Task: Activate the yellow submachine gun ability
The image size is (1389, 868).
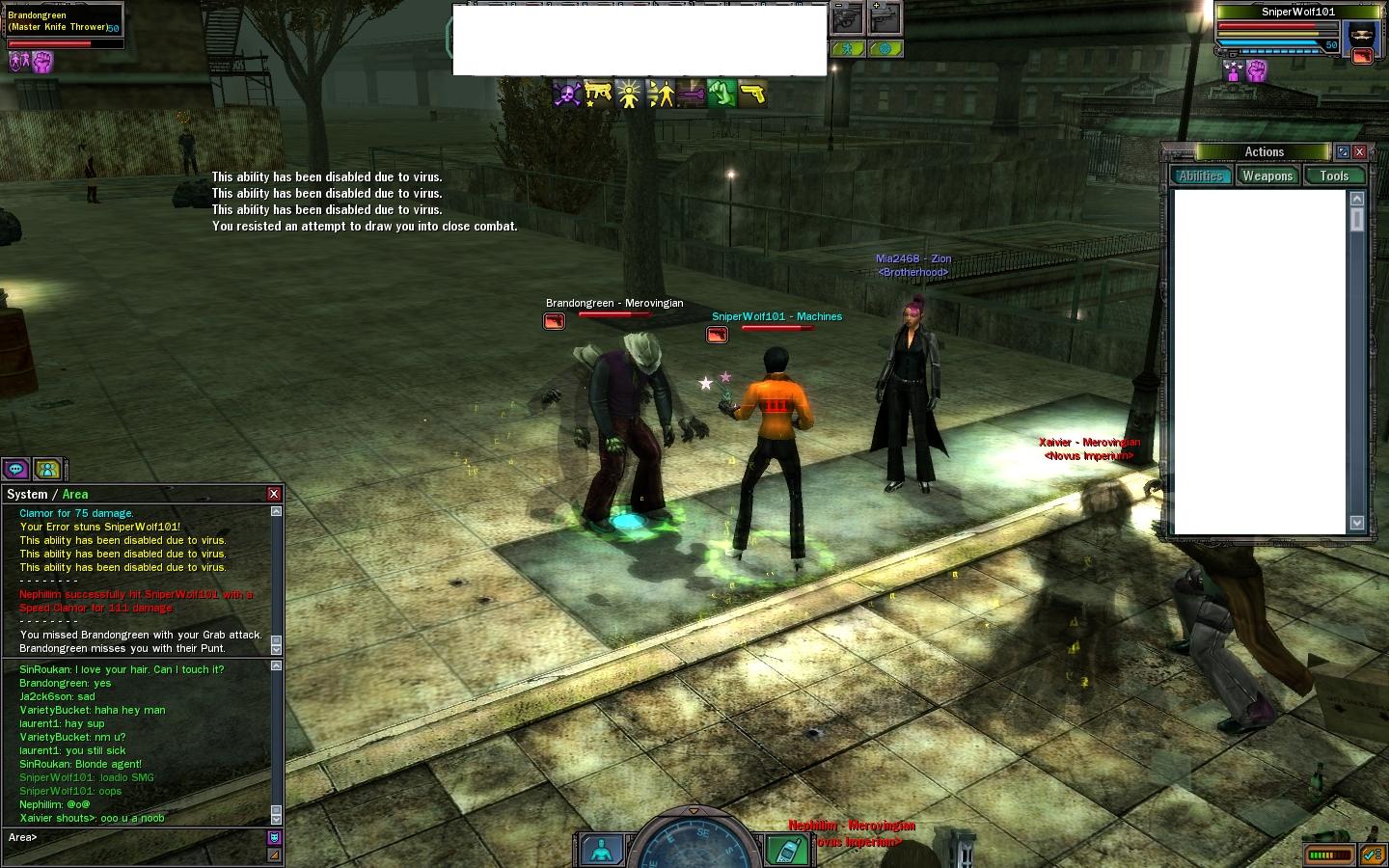Action: point(598,94)
